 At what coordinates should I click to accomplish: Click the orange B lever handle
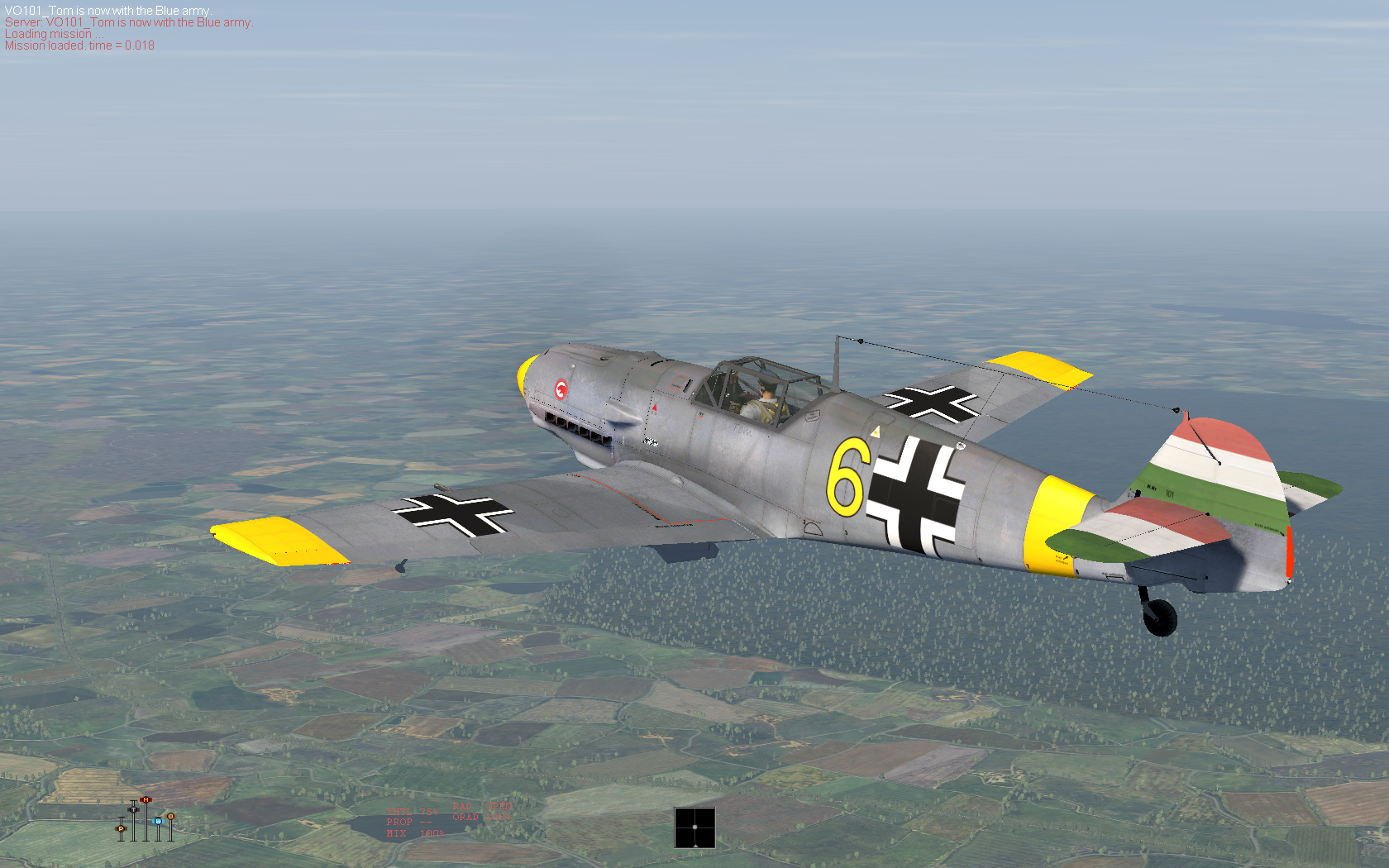pos(170,816)
